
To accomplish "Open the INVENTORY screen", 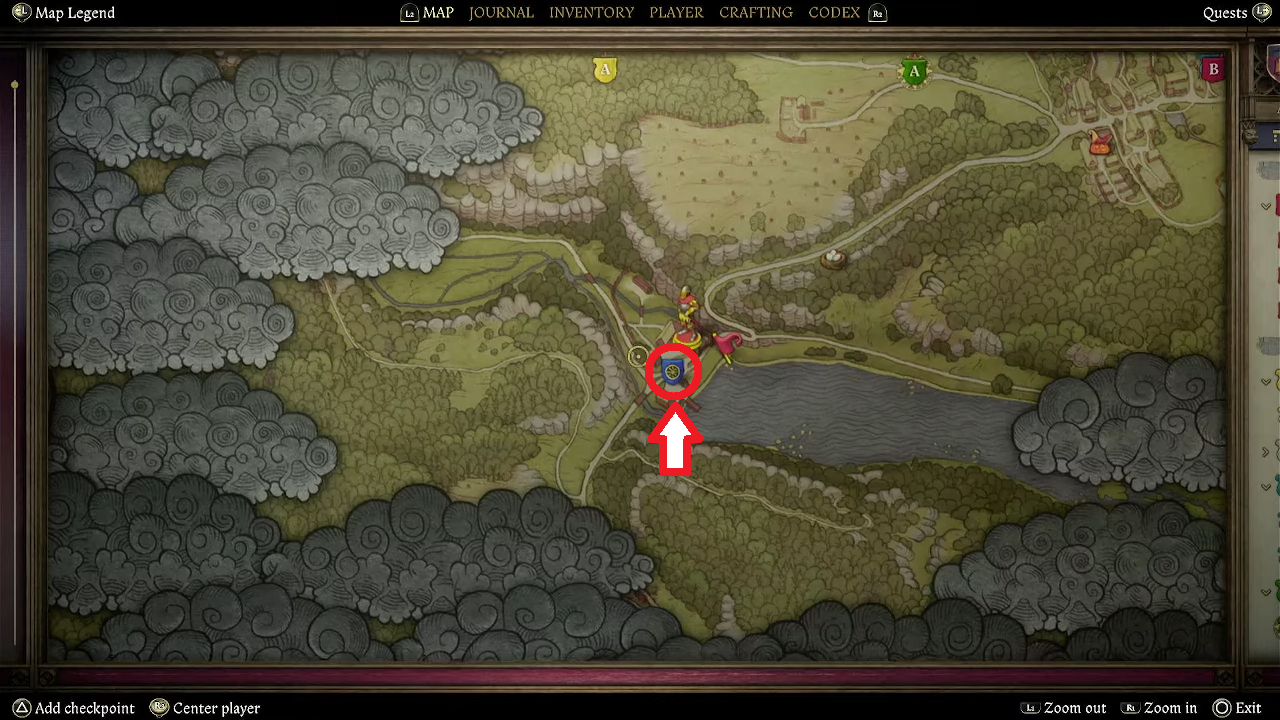I will click(591, 12).
